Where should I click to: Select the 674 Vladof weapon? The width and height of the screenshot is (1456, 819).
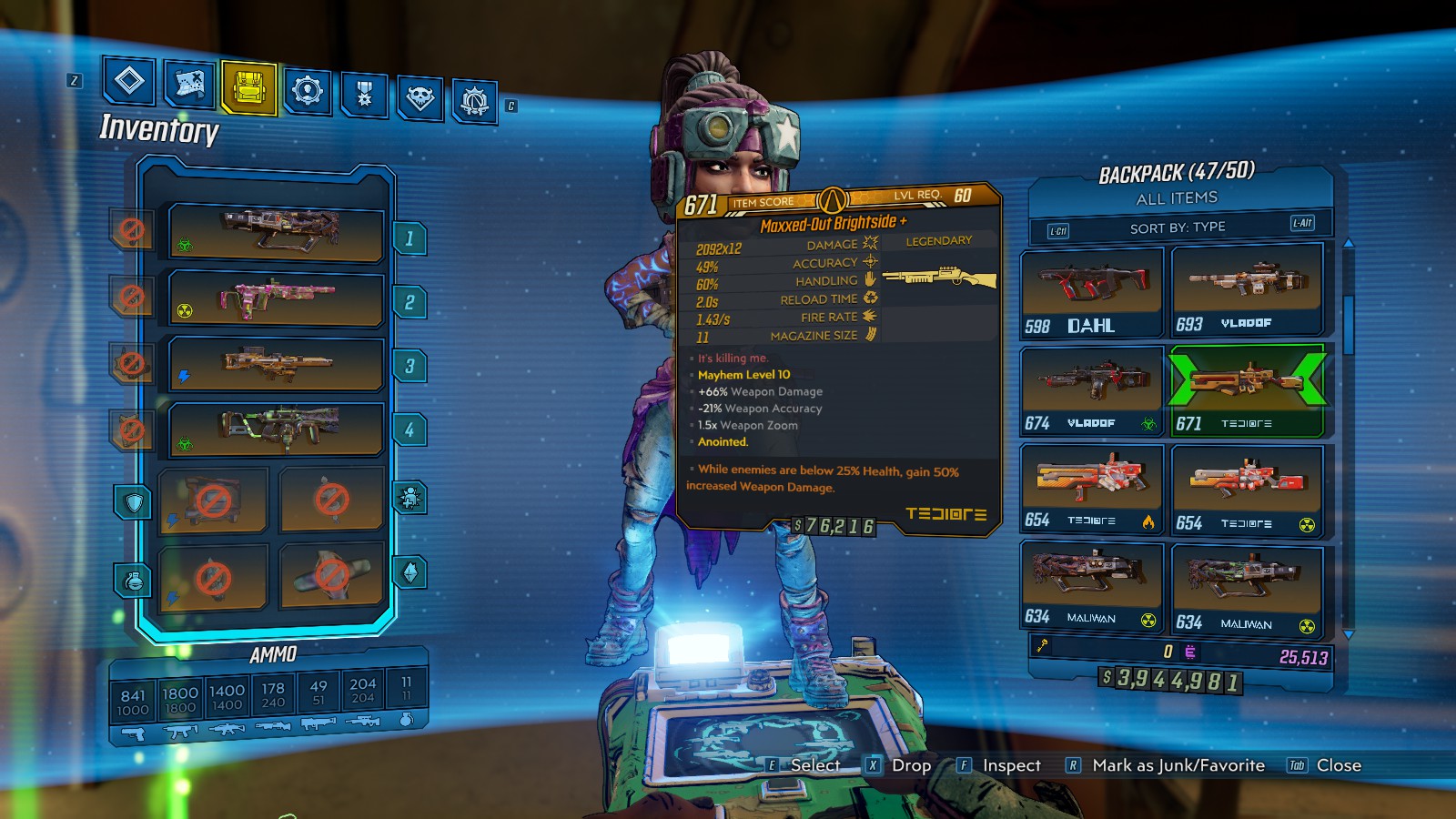pos(1091,390)
